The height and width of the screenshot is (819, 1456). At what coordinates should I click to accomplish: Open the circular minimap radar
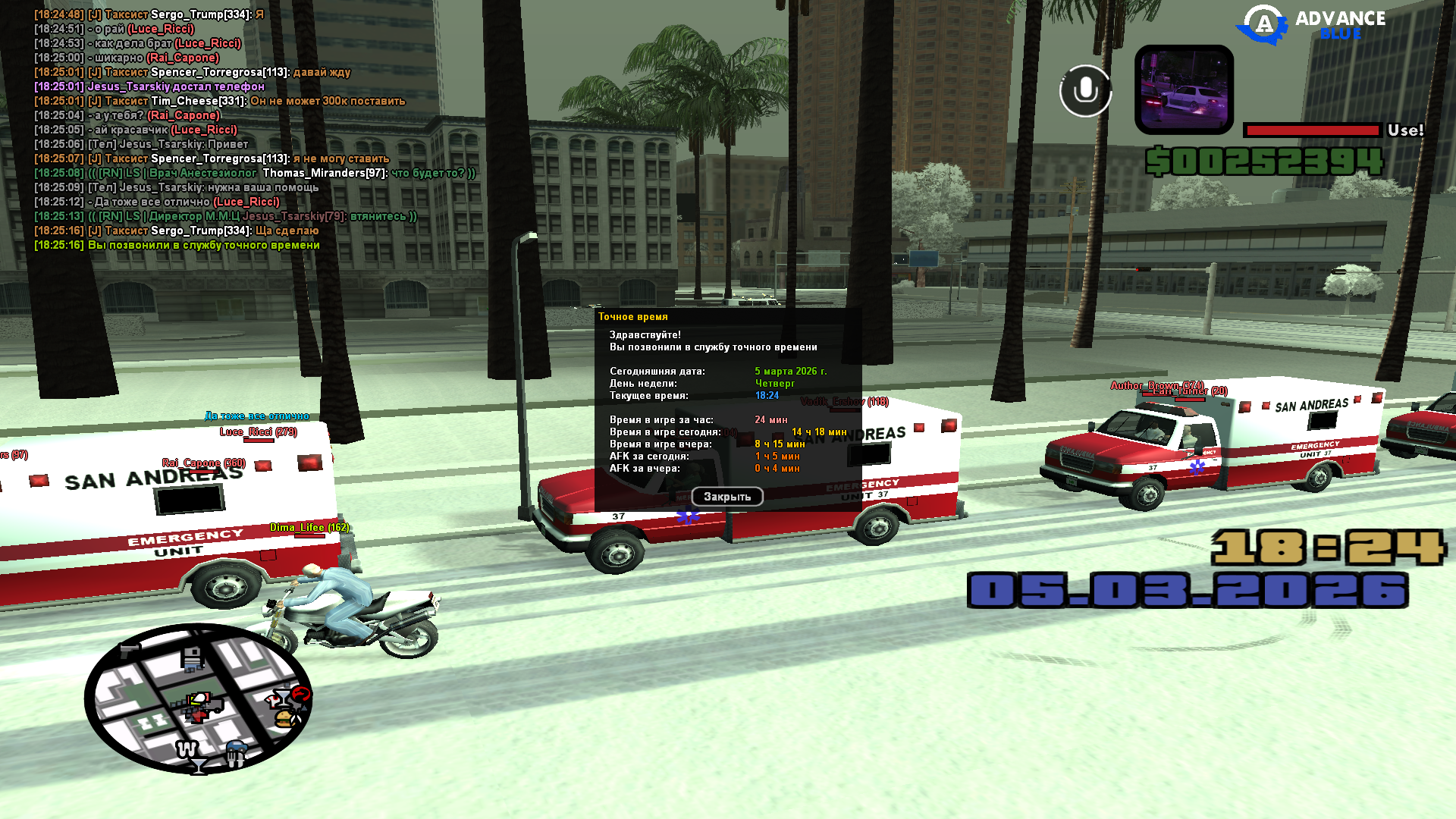tap(198, 698)
